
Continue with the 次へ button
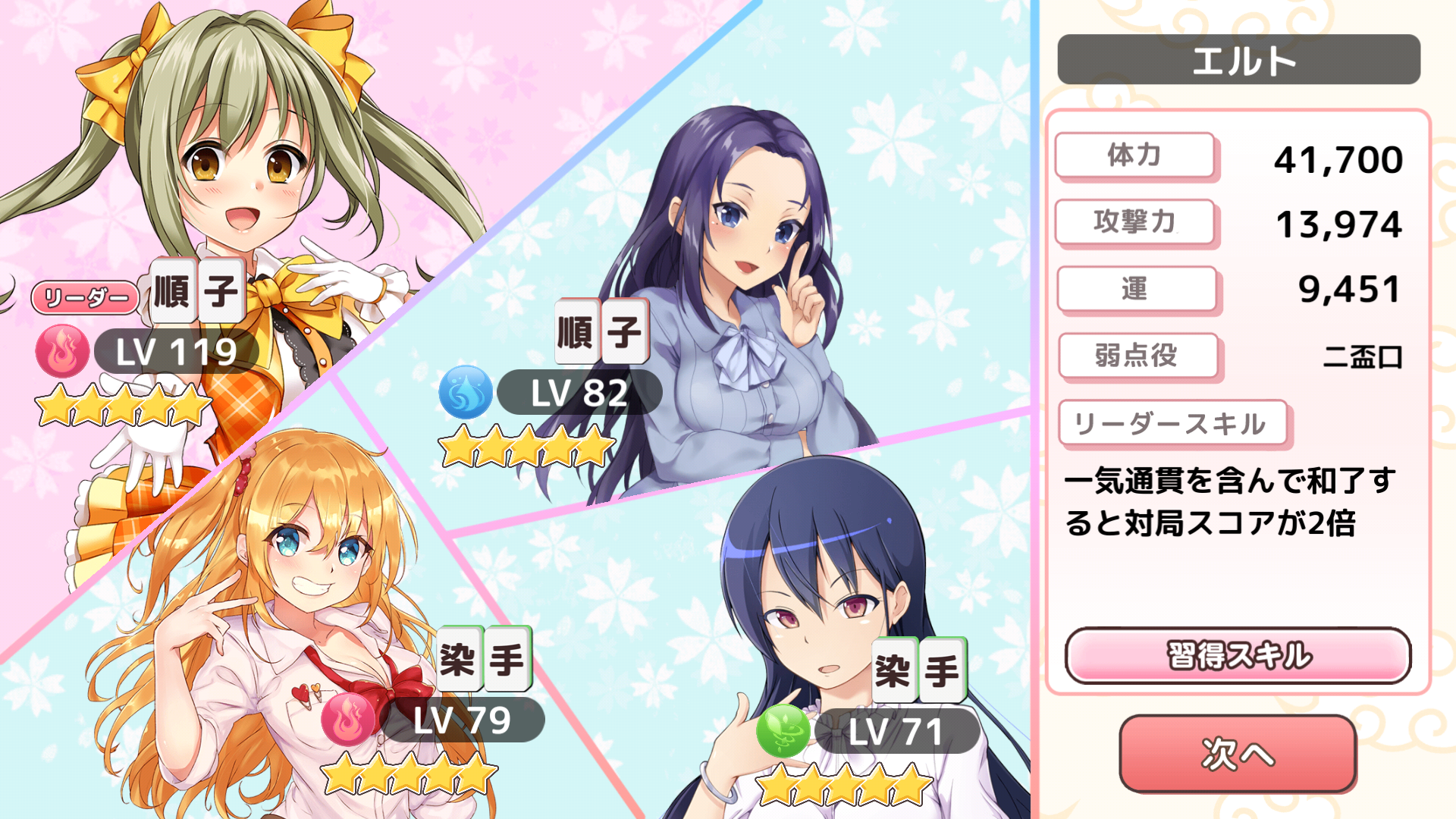1238,754
